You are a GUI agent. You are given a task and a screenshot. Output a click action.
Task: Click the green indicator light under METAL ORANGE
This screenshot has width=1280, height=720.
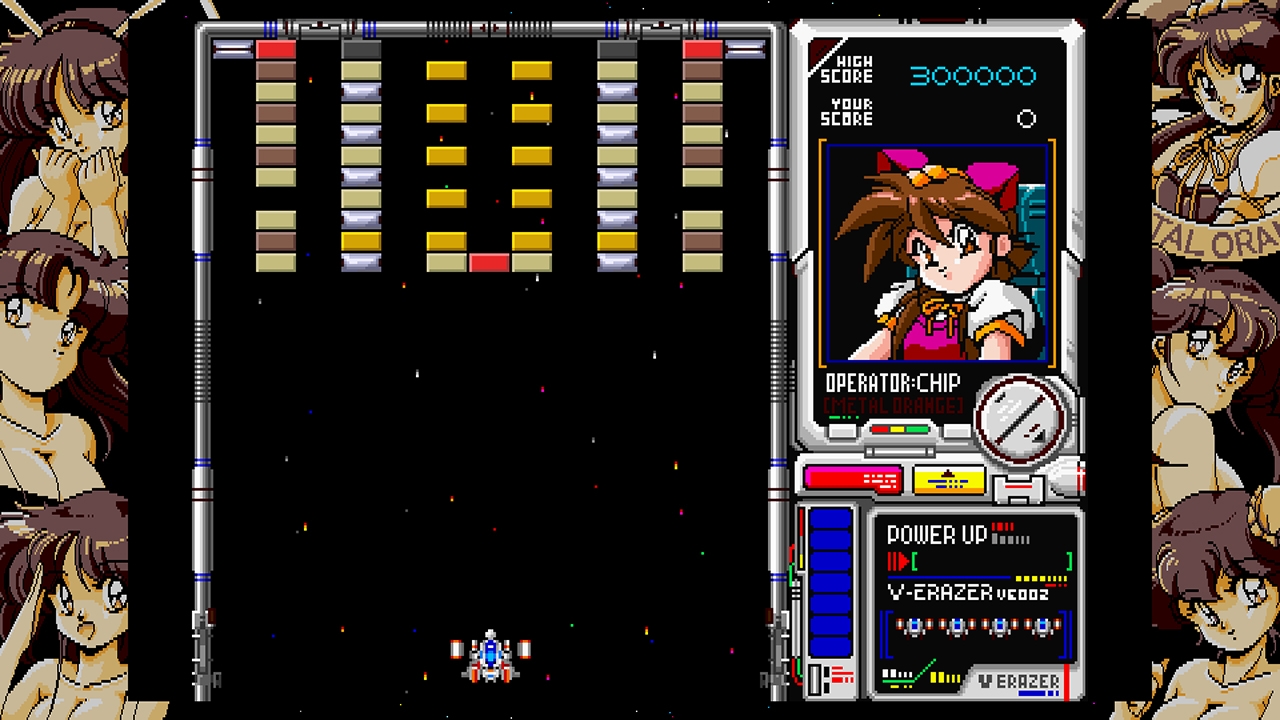tap(917, 429)
